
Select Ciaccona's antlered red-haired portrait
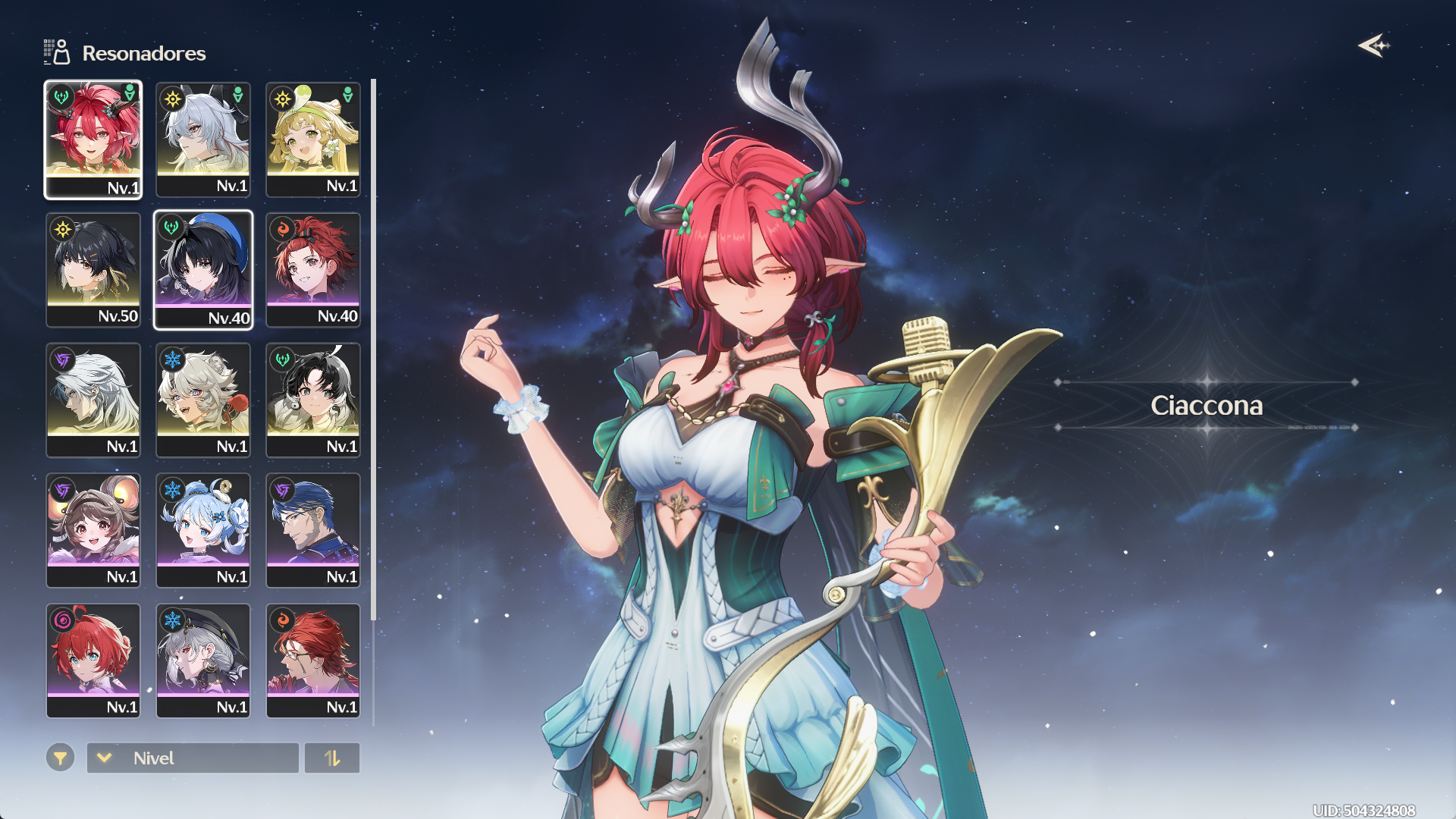(93, 140)
